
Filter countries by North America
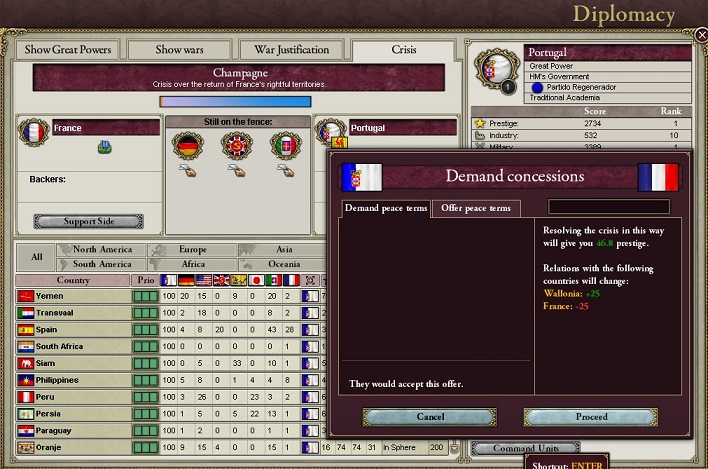(102, 250)
